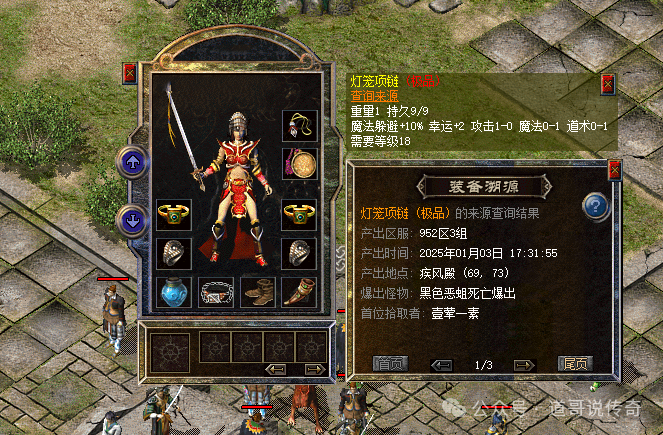This screenshot has height=435, width=663.
Task: Select the right silver skull ring slot
Action: pos(299,251)
